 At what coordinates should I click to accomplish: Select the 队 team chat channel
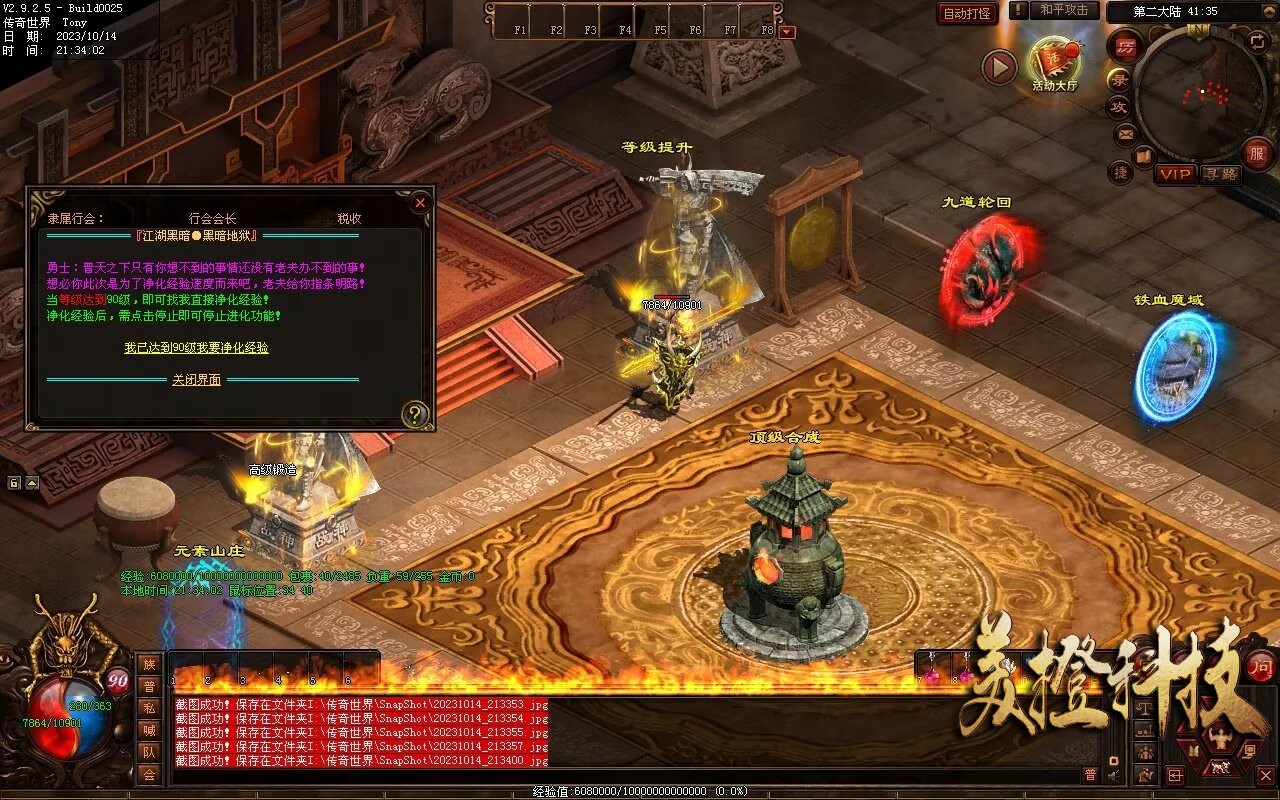coord(149,753)
